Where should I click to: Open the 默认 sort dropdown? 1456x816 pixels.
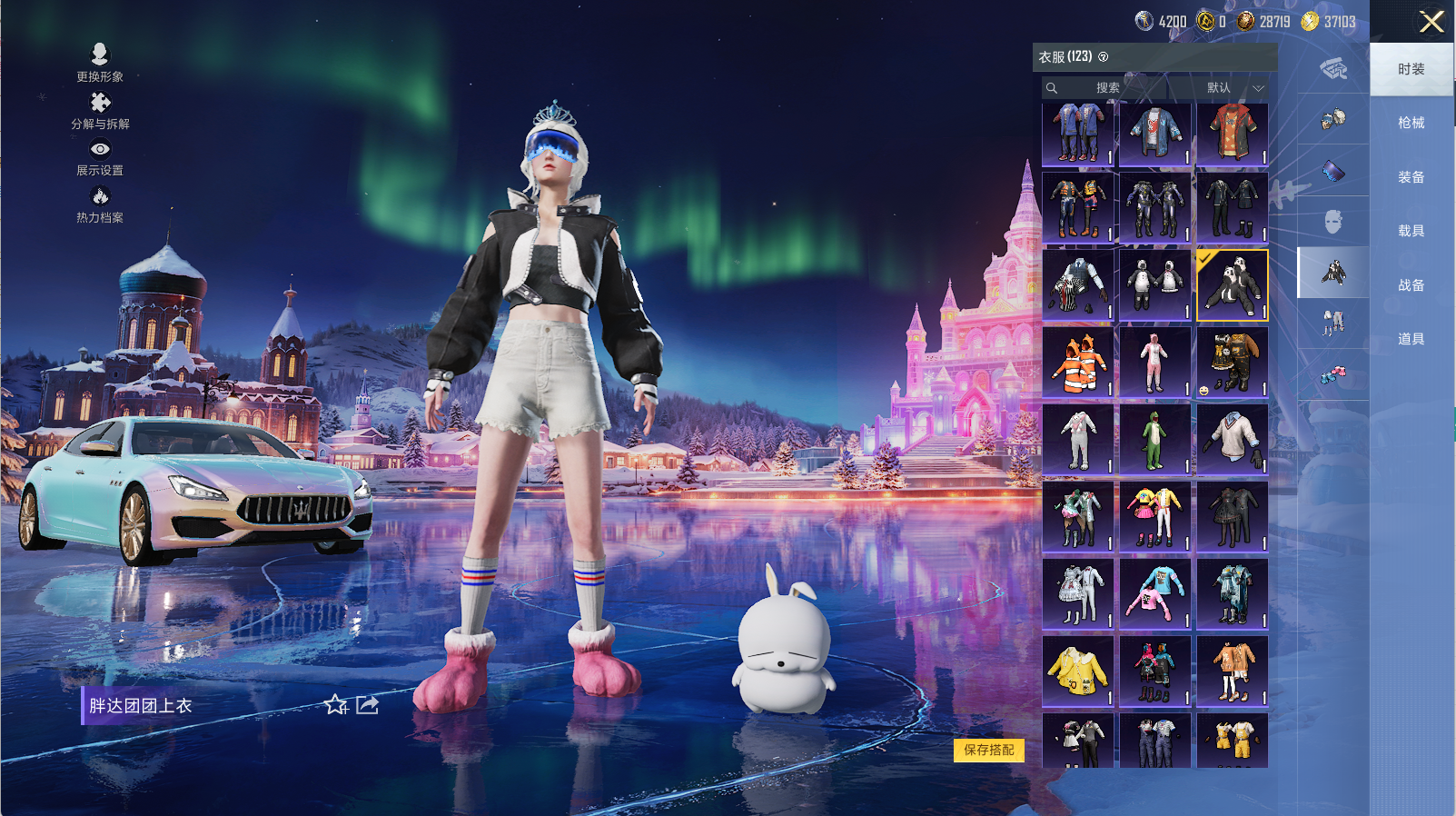[x=1230, y=88]
